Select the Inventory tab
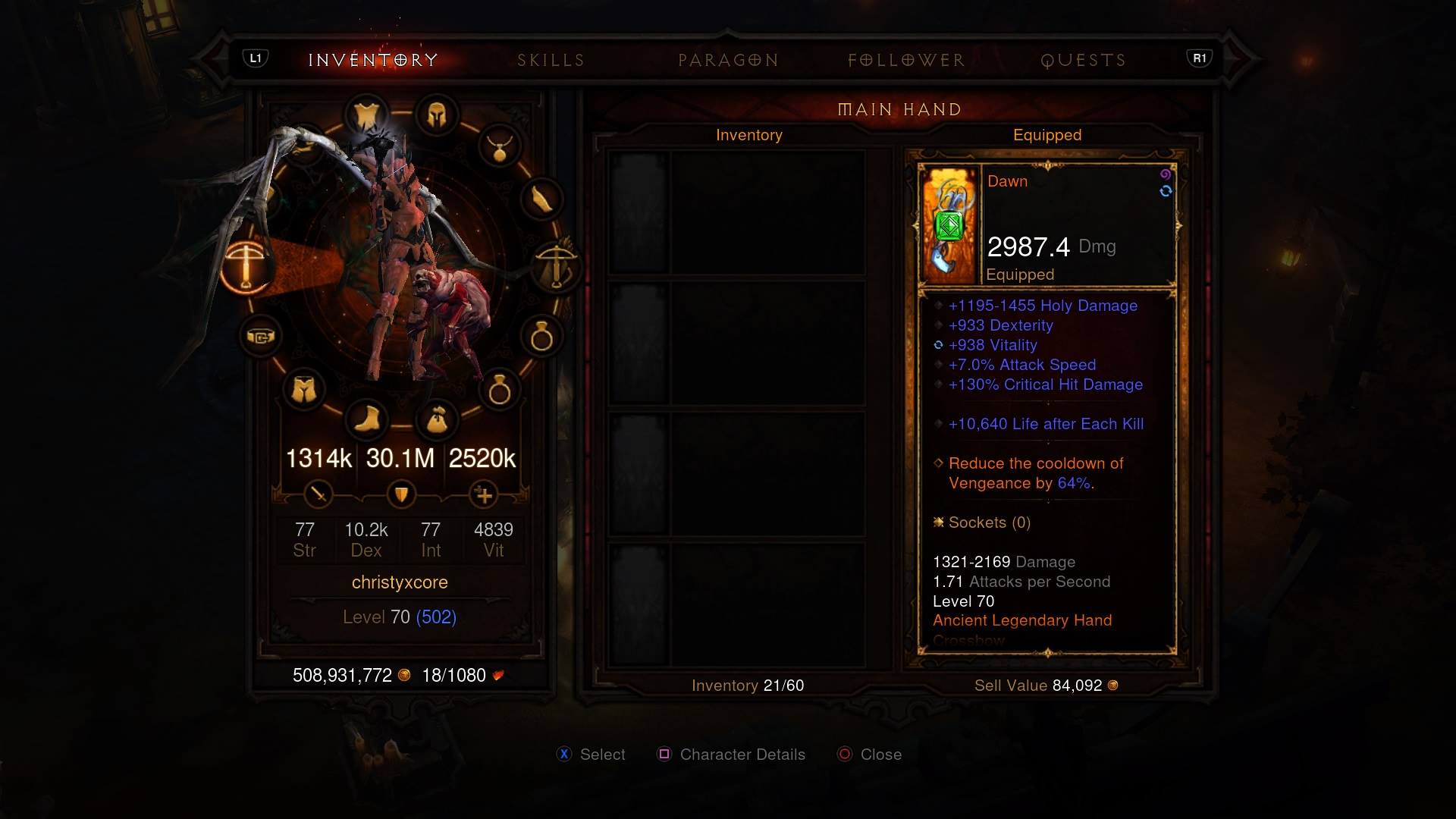This screenshot has width=1456, height=819. (373, 61)
